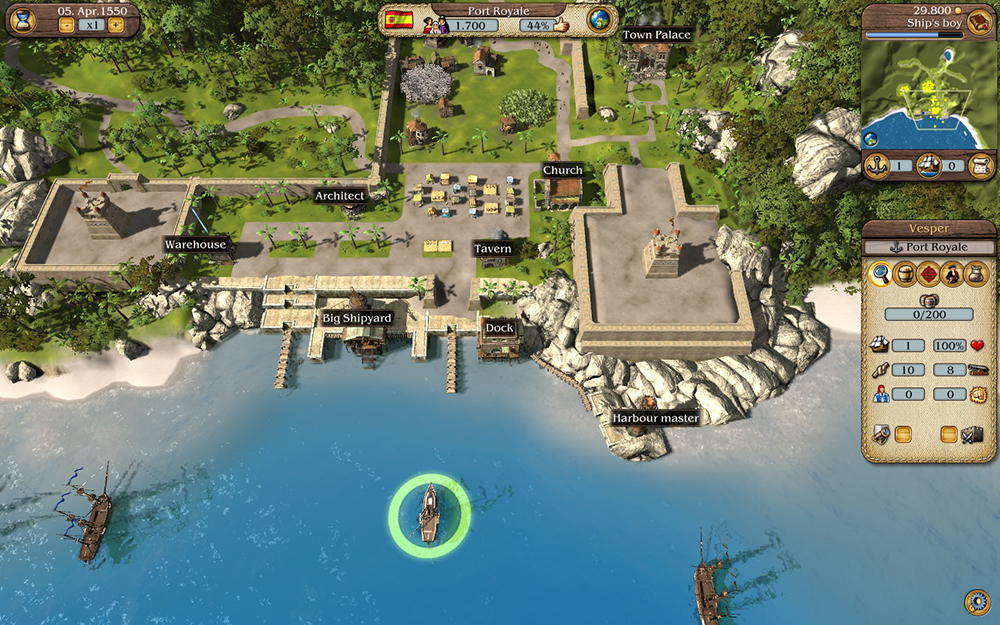Open the globe button beside Port Royale
This screenshot has width=1000, height=625.
click(x=600, y=21)
